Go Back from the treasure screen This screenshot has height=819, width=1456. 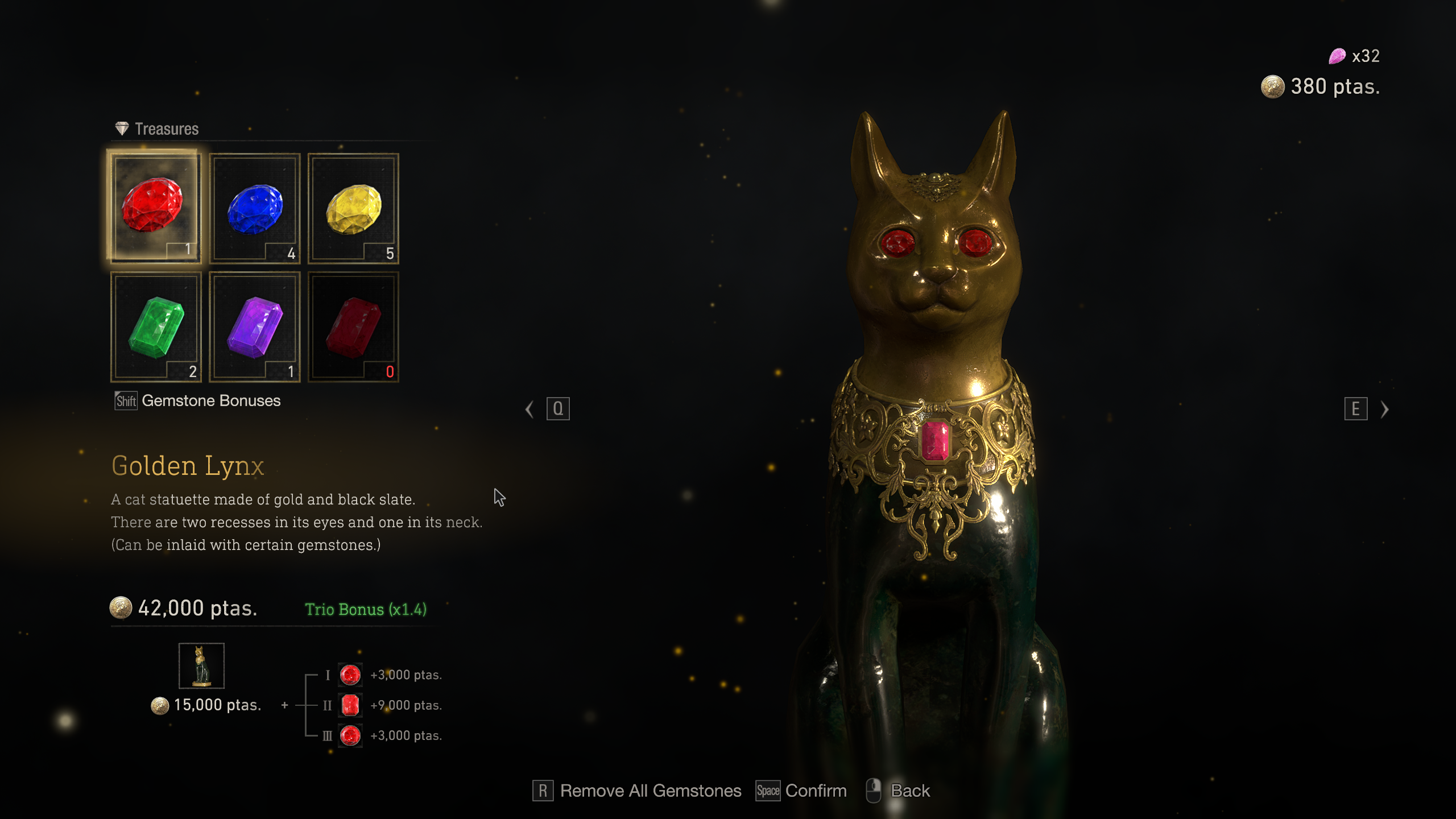[899, 791]
